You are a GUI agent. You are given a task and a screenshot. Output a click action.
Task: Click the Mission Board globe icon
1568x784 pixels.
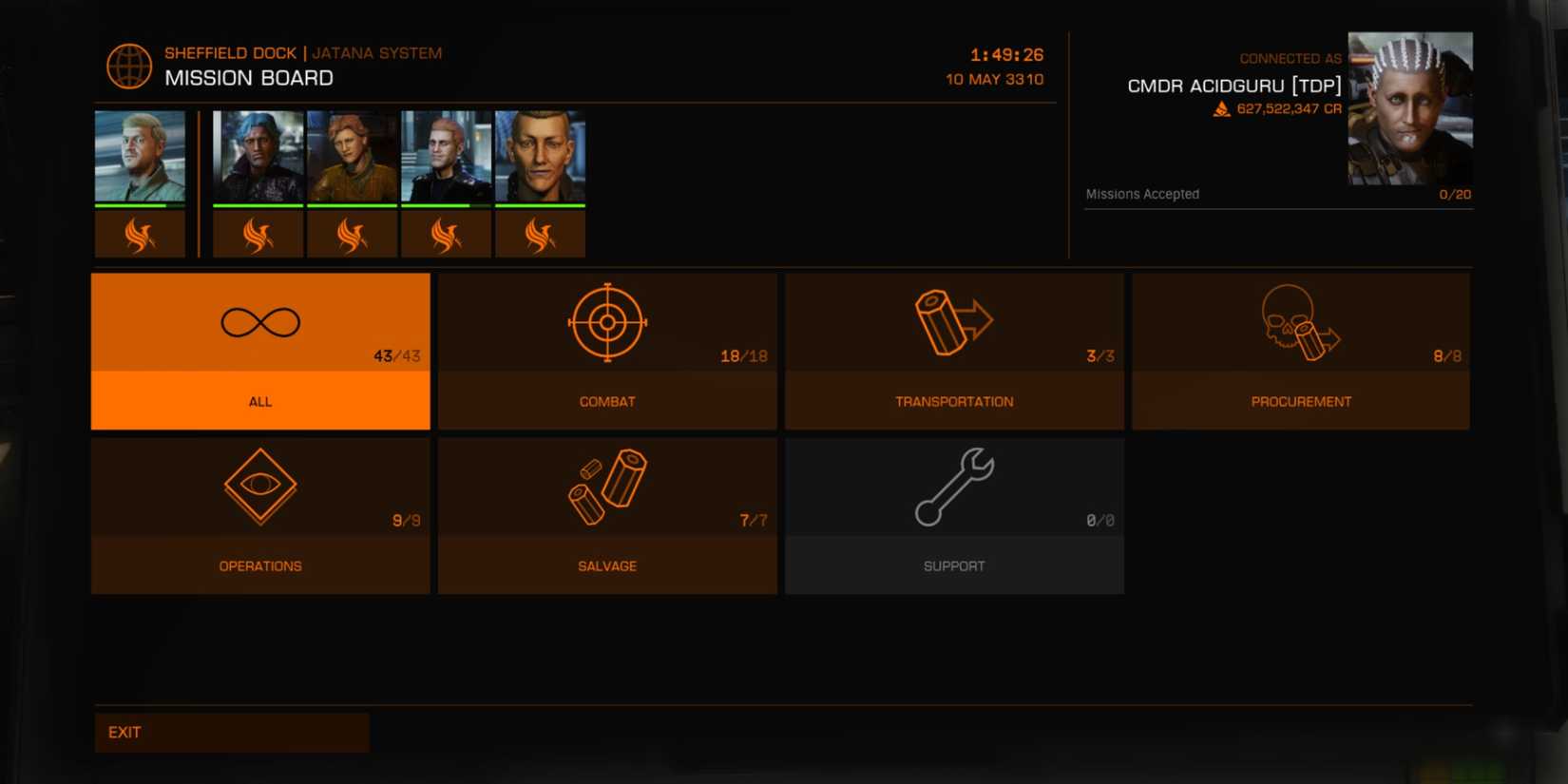(x=128, y=66)
